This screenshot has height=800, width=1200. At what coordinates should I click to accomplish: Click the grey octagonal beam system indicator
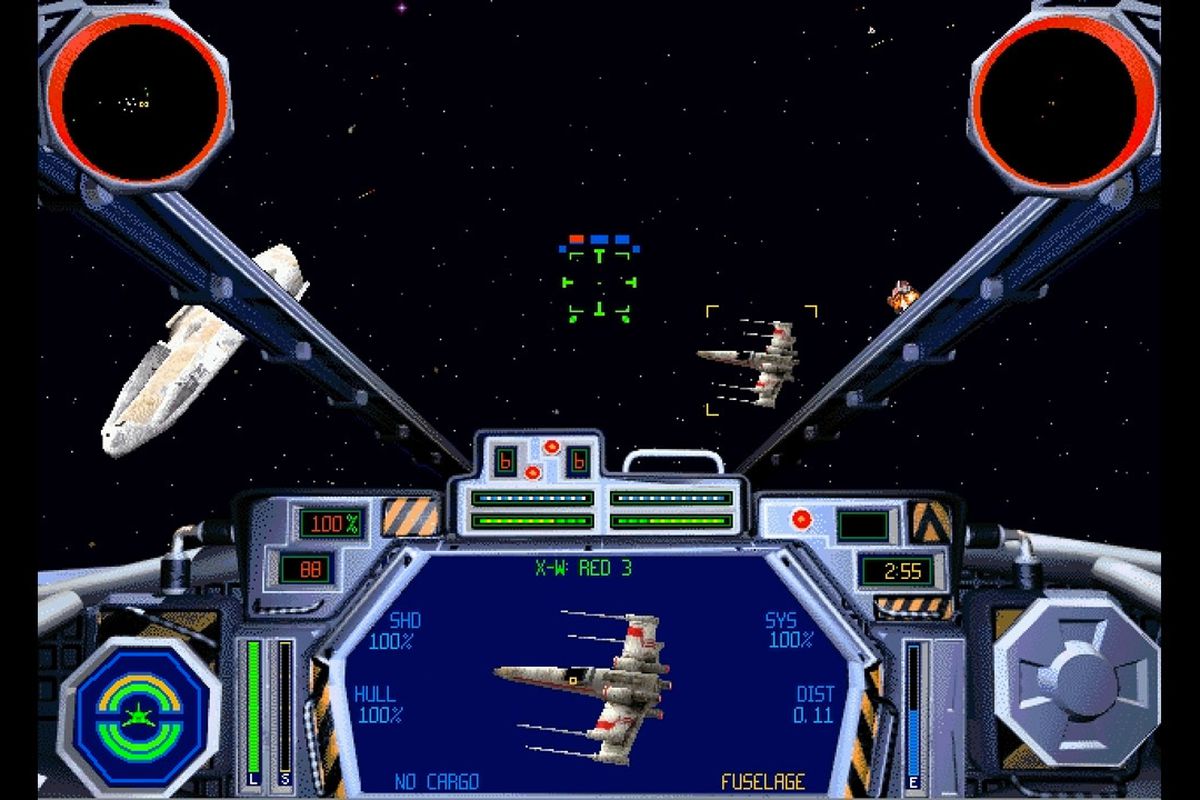(x=1077, y=678)
